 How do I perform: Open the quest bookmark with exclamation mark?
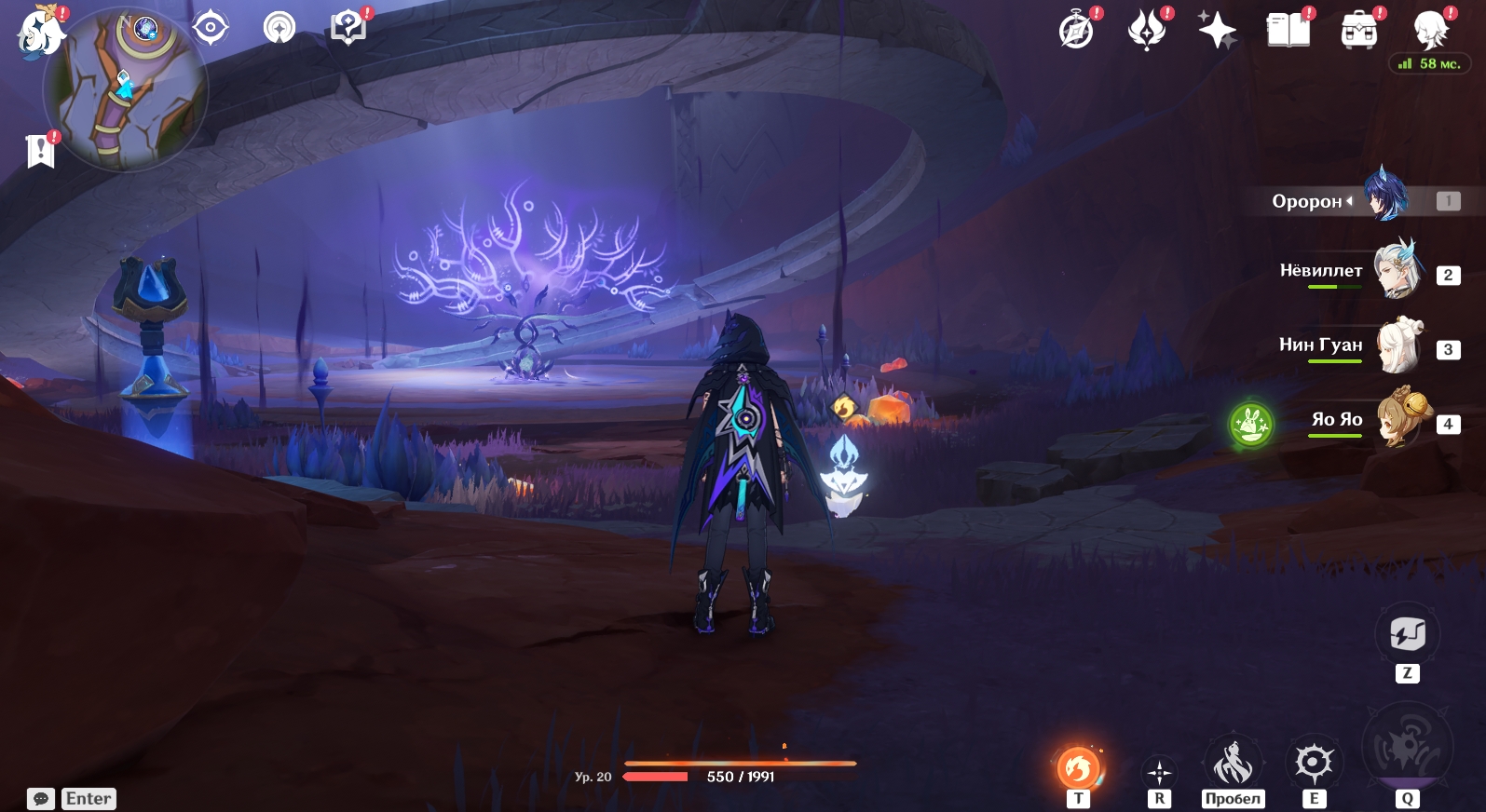click(40, 150)
